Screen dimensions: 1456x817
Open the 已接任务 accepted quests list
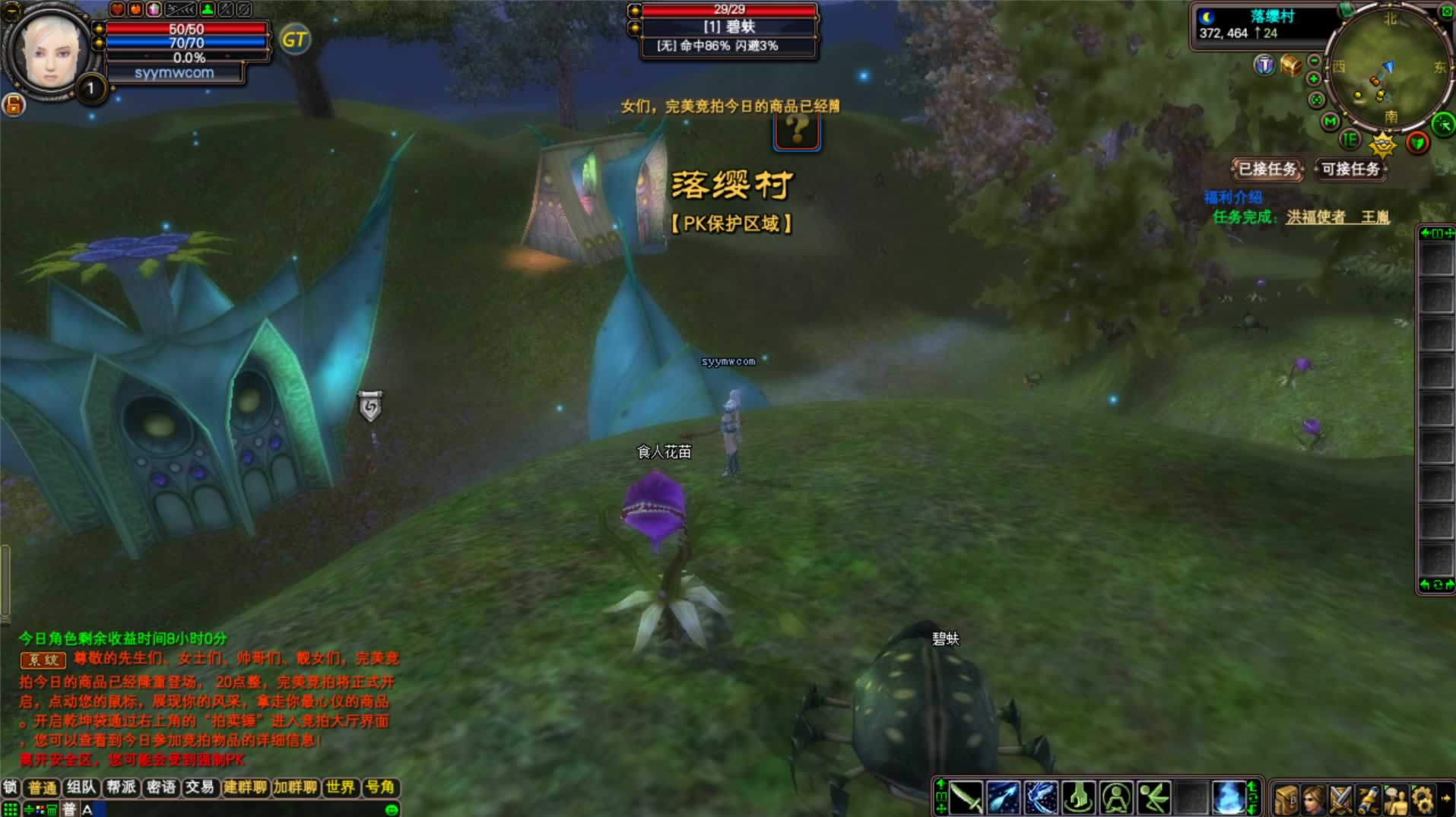click(x=1267, y=169)
